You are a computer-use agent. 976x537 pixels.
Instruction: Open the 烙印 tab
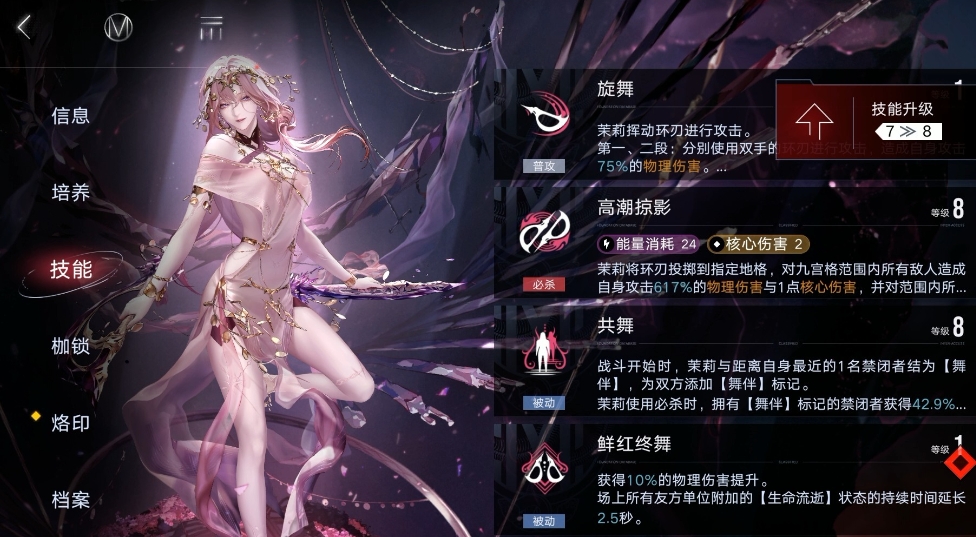coord(71,423)
